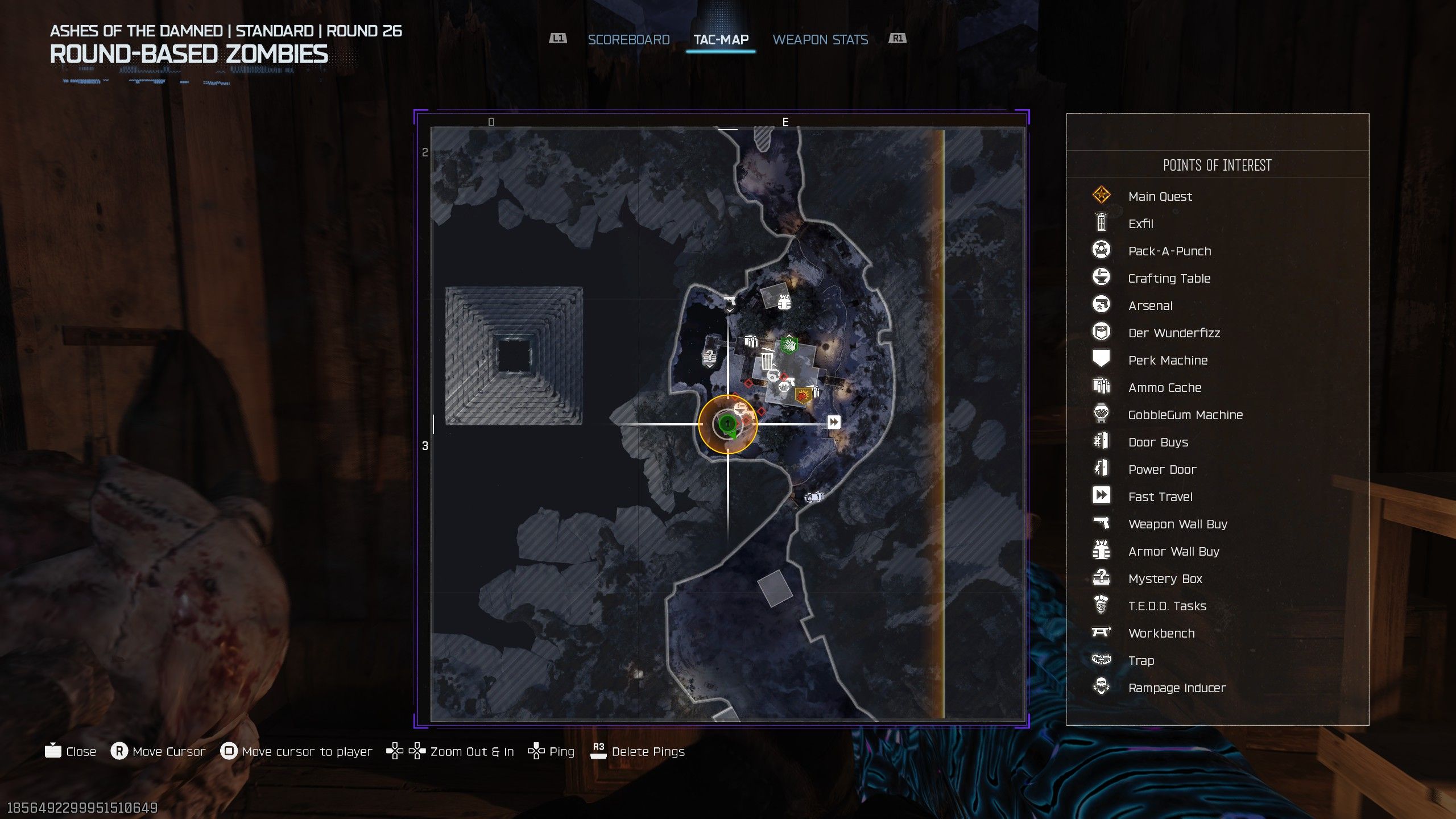This screenshot has height=819, width=1456.
Task: Choose the Fast Travel legend entry
Action: tap(1160, 497)
